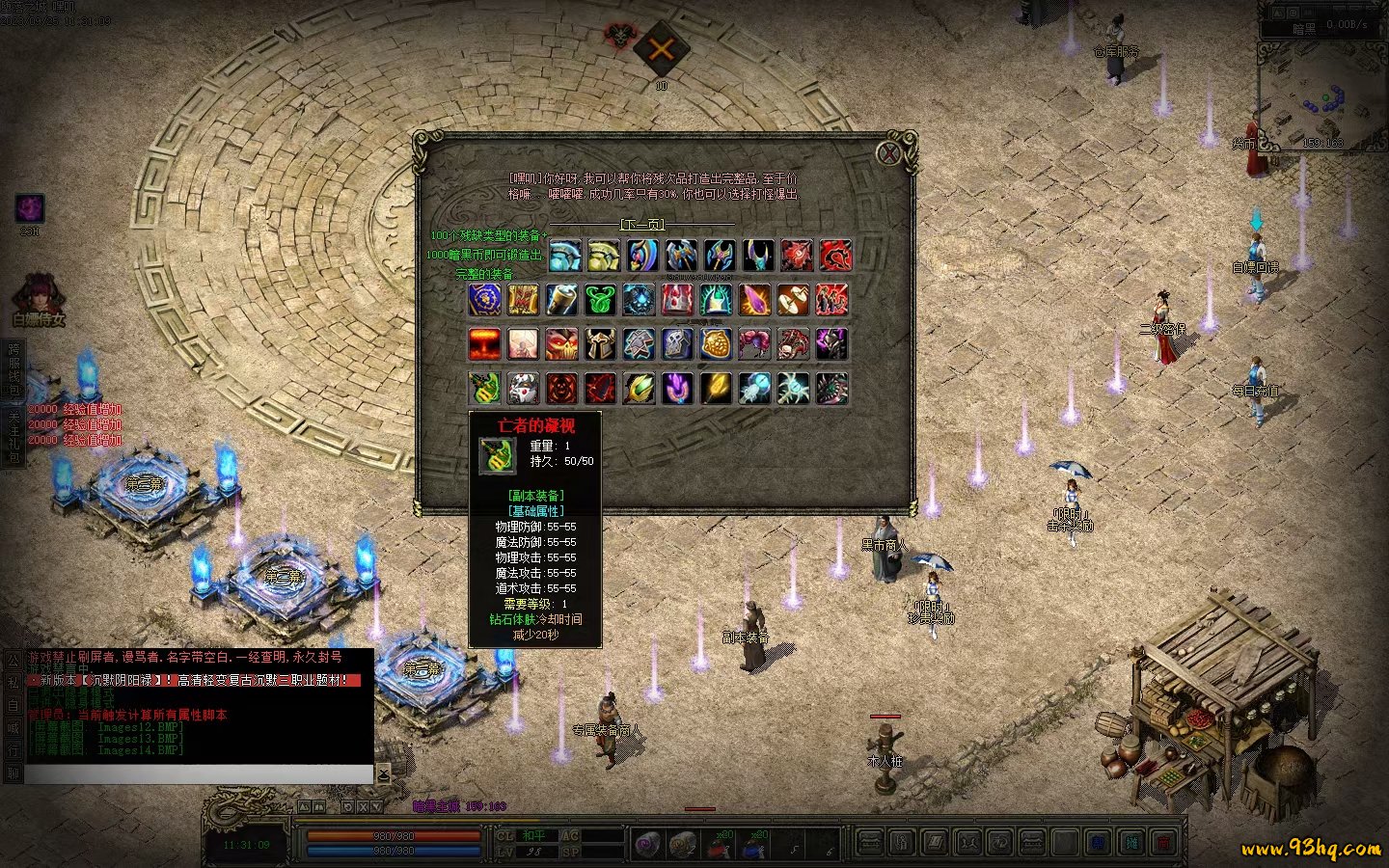Switch to the 私 private chat channel
Screen dimensions: 1389x868
point(13,682)
